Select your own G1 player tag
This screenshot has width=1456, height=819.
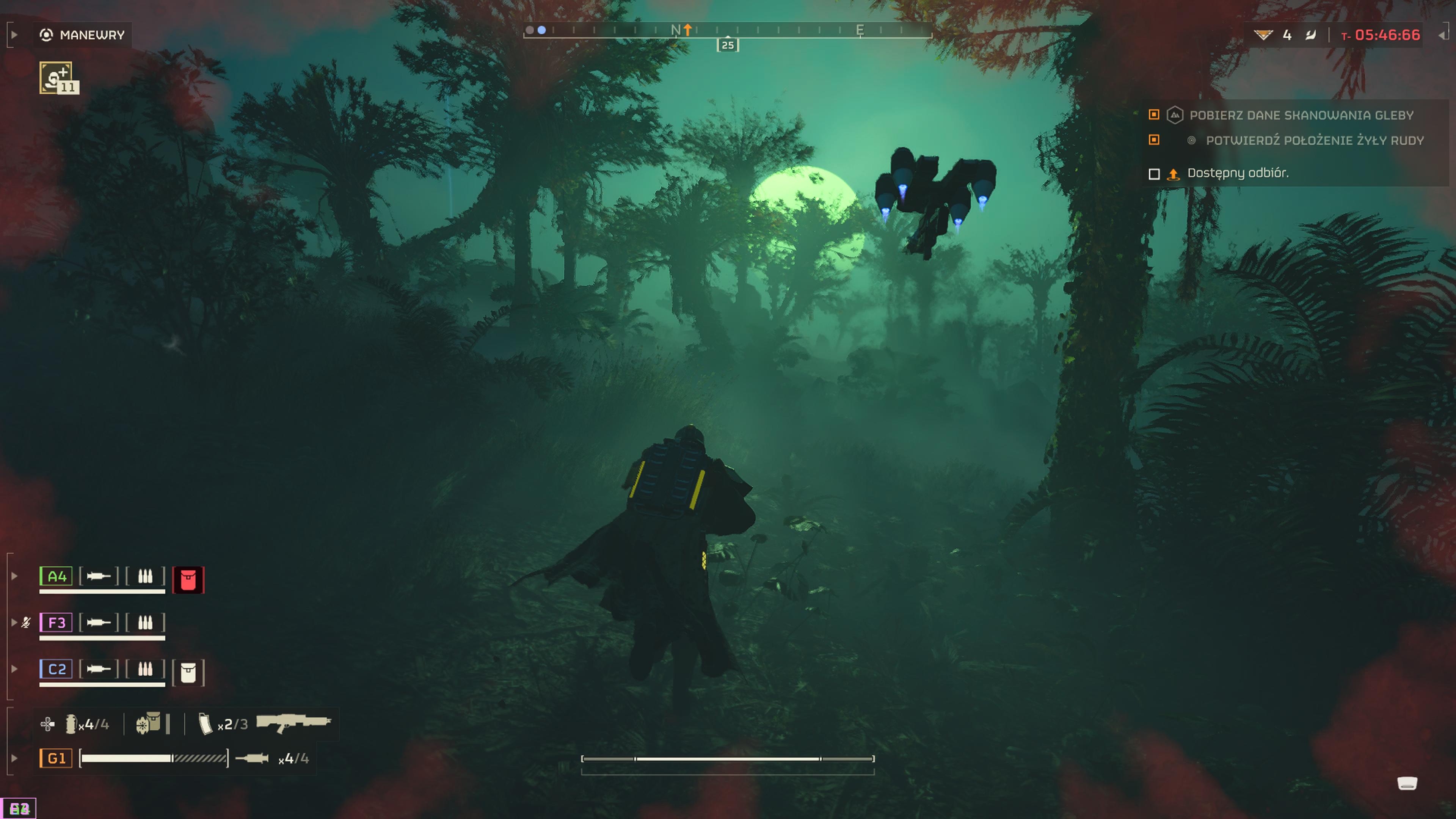[x=56, y=758]
